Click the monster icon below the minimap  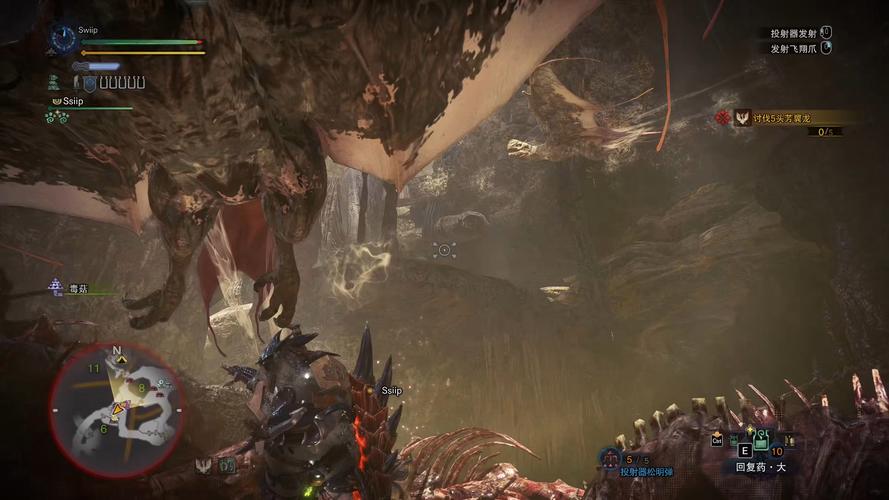point(205,465)
